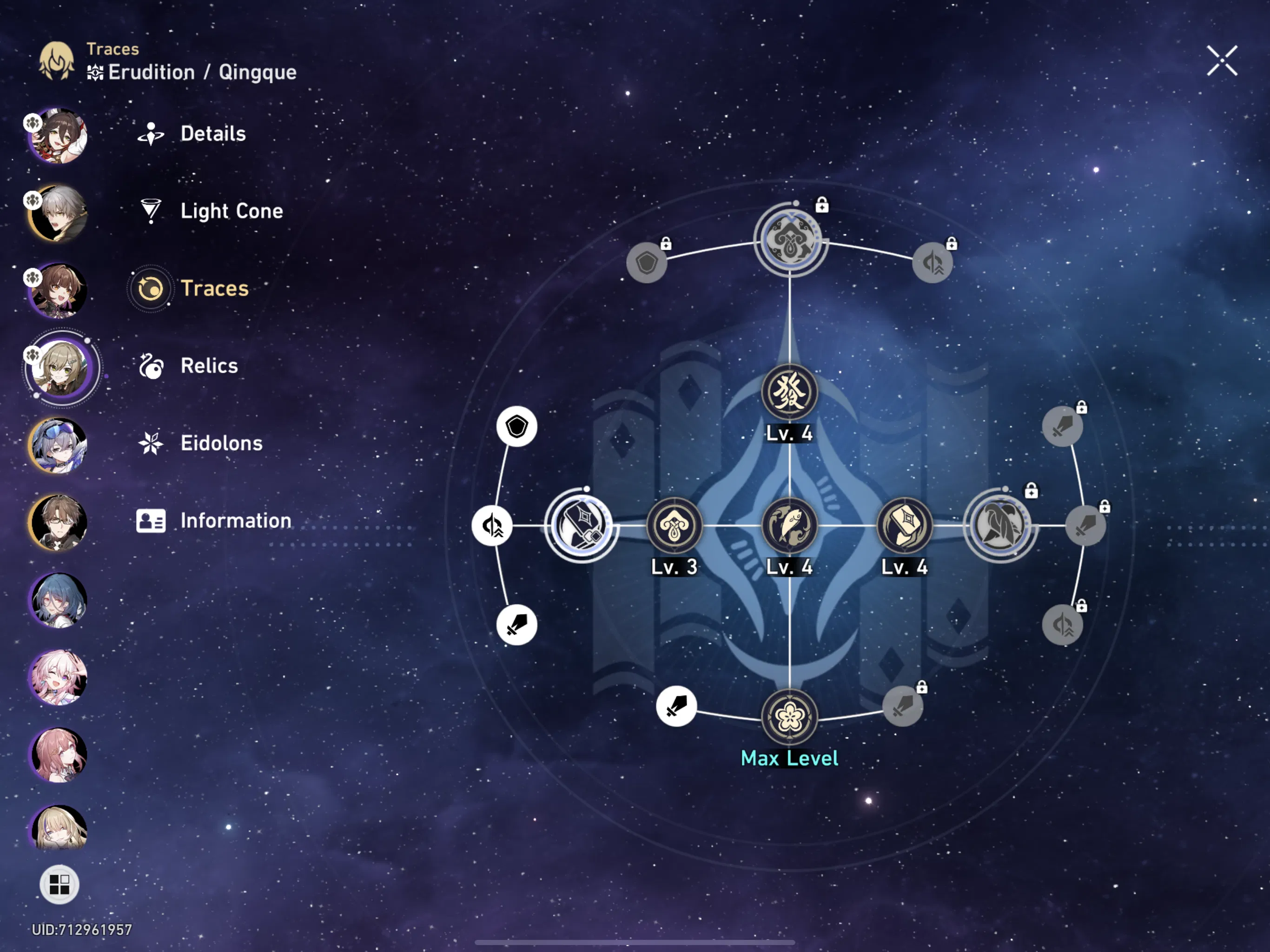Select the Light Cone option

click(232, 211)
